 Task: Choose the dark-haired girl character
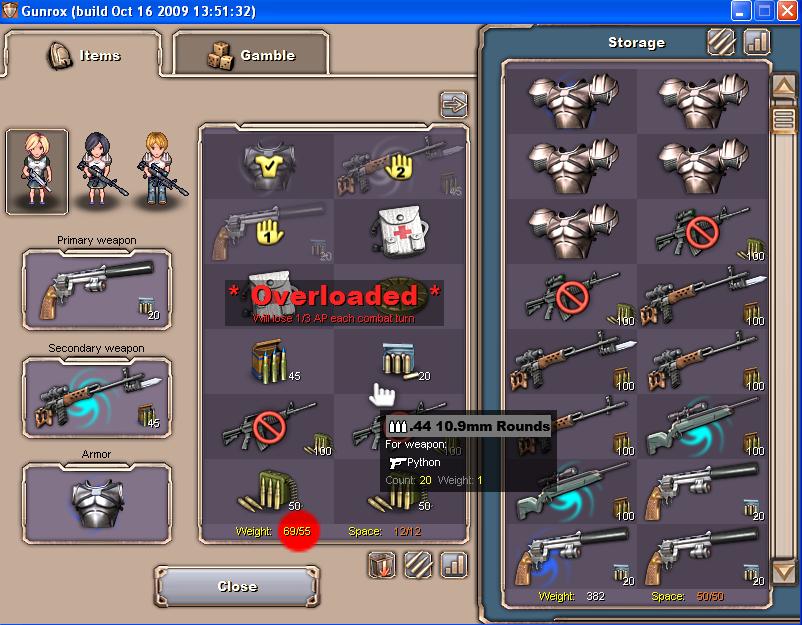pyautogui.click(x=98, y=170)
